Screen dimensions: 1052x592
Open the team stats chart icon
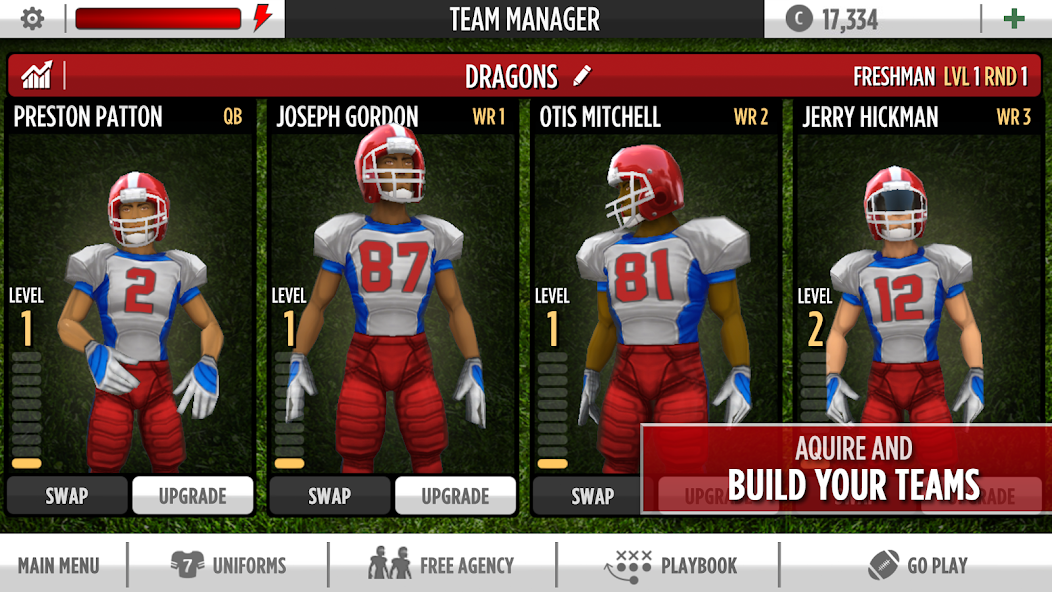click(36, 76)
